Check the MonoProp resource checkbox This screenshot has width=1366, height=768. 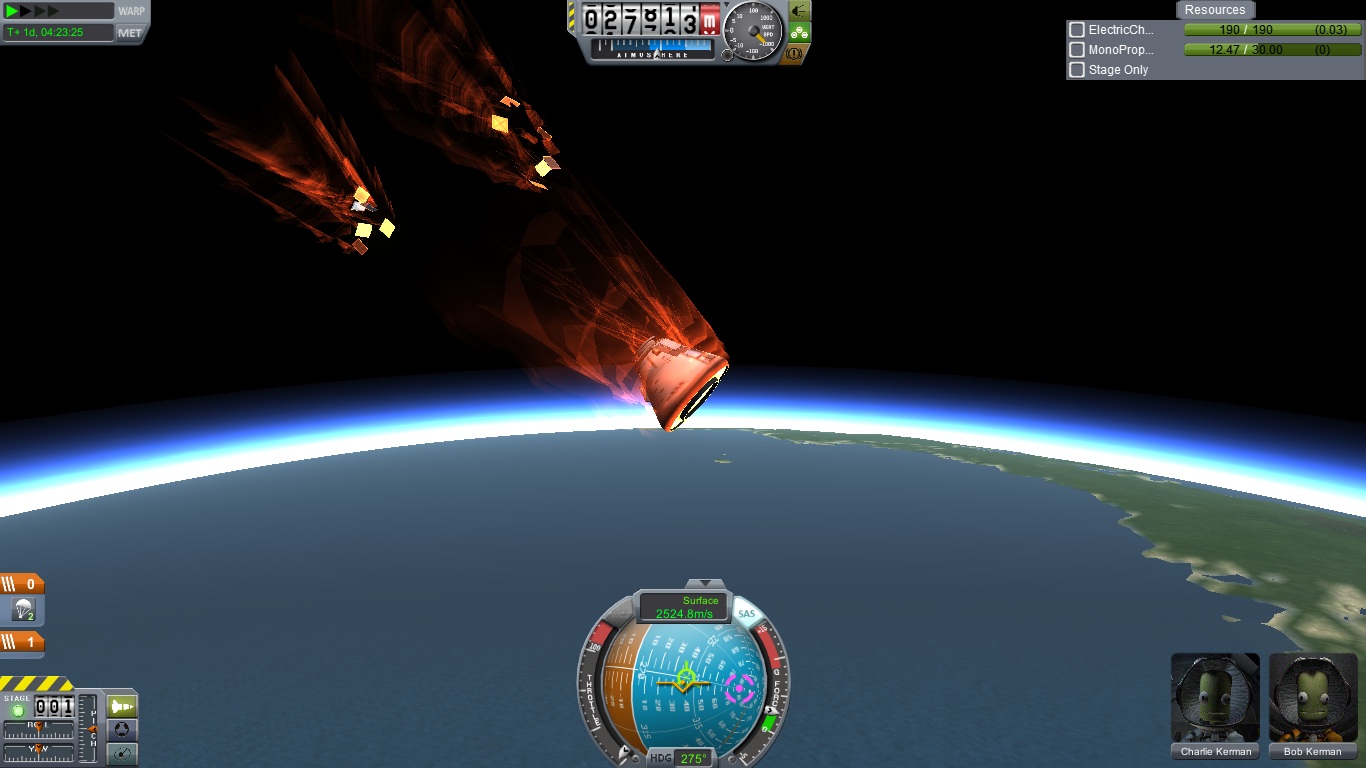tap(1076, 49)
